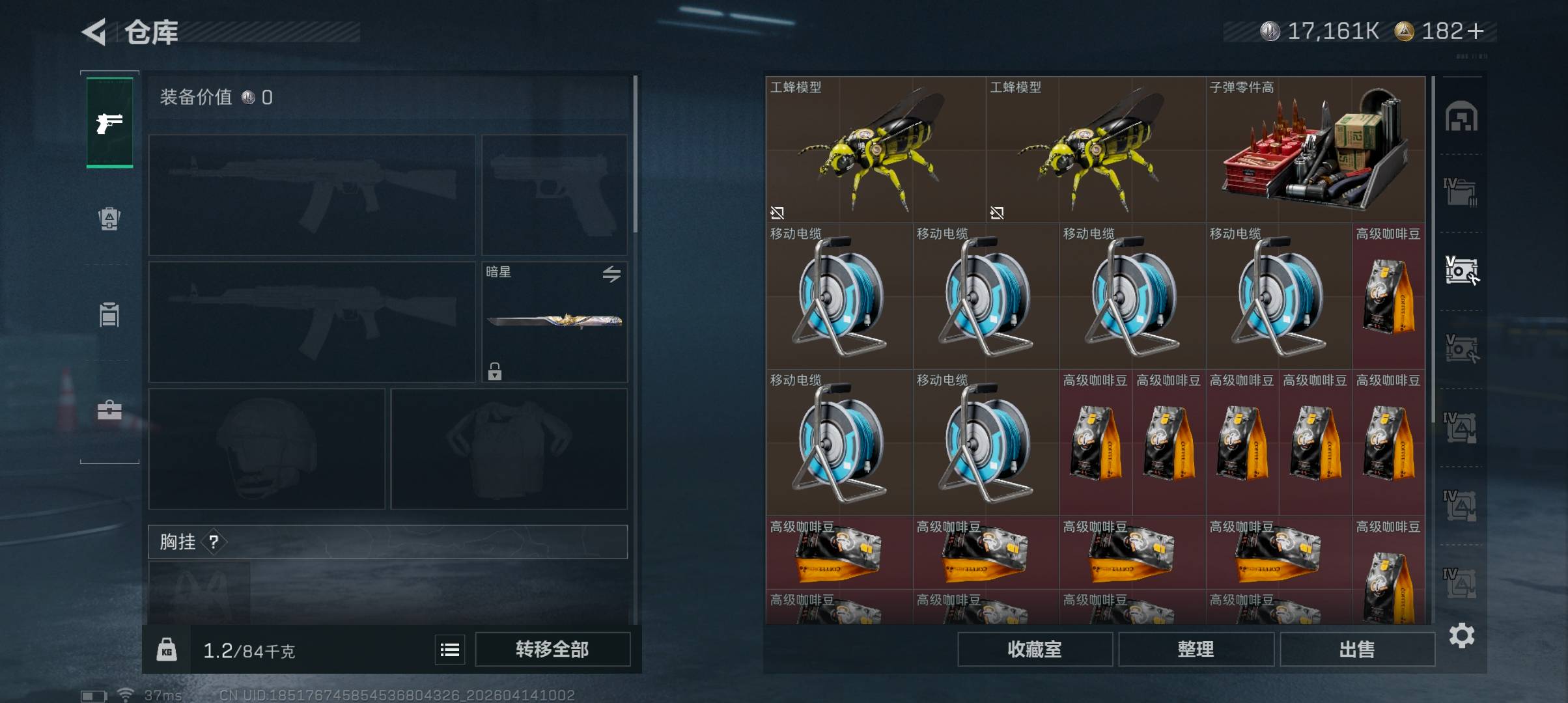Click the 转移全部 button

coord(552,649)
